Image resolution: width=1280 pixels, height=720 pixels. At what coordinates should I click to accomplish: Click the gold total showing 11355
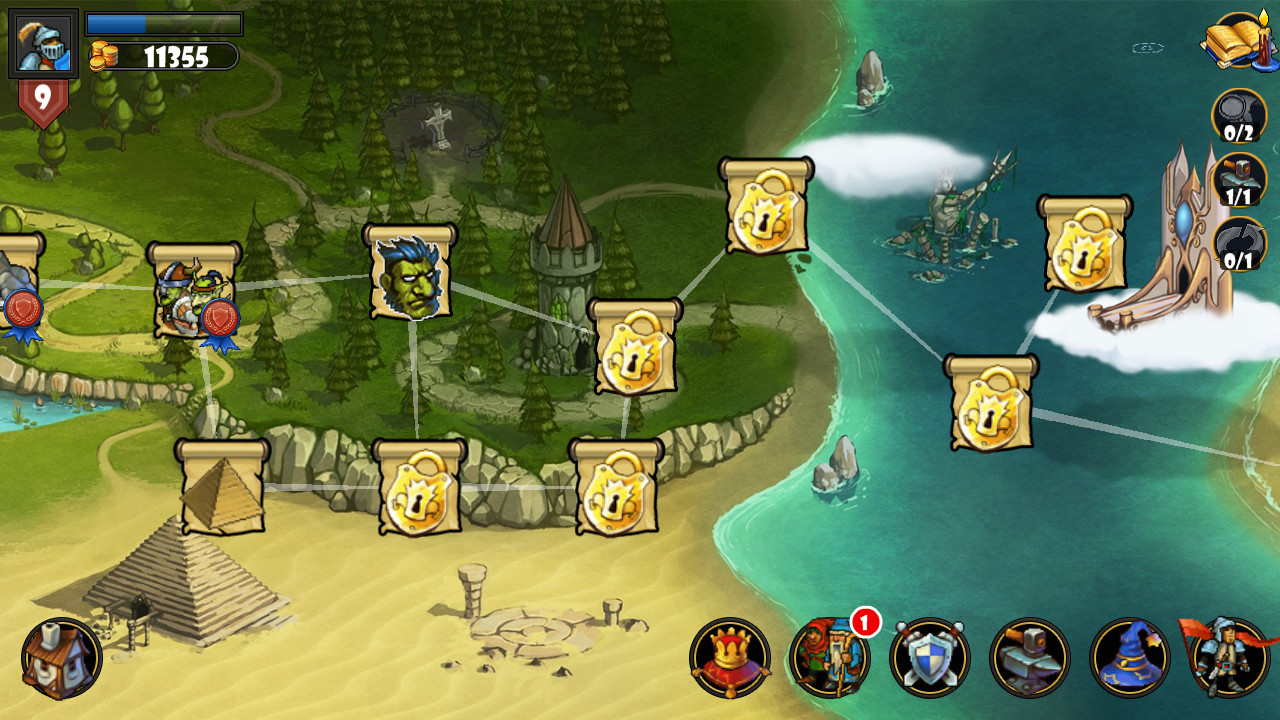pos(162,55)
